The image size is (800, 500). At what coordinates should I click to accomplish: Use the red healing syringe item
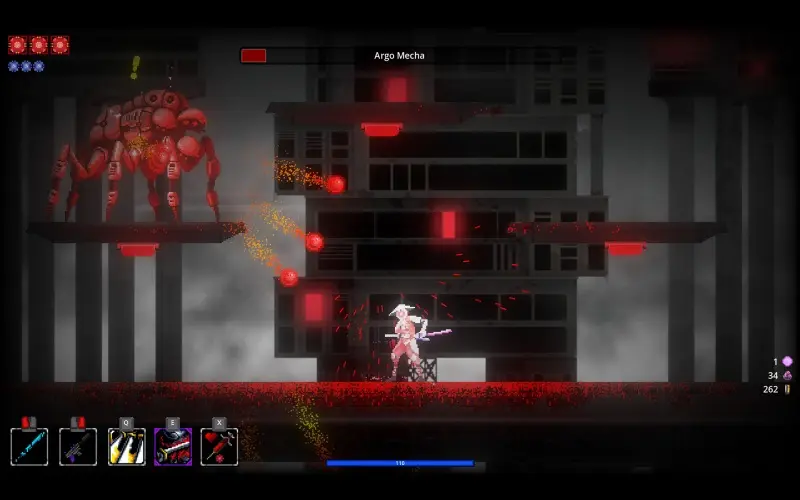219,446
